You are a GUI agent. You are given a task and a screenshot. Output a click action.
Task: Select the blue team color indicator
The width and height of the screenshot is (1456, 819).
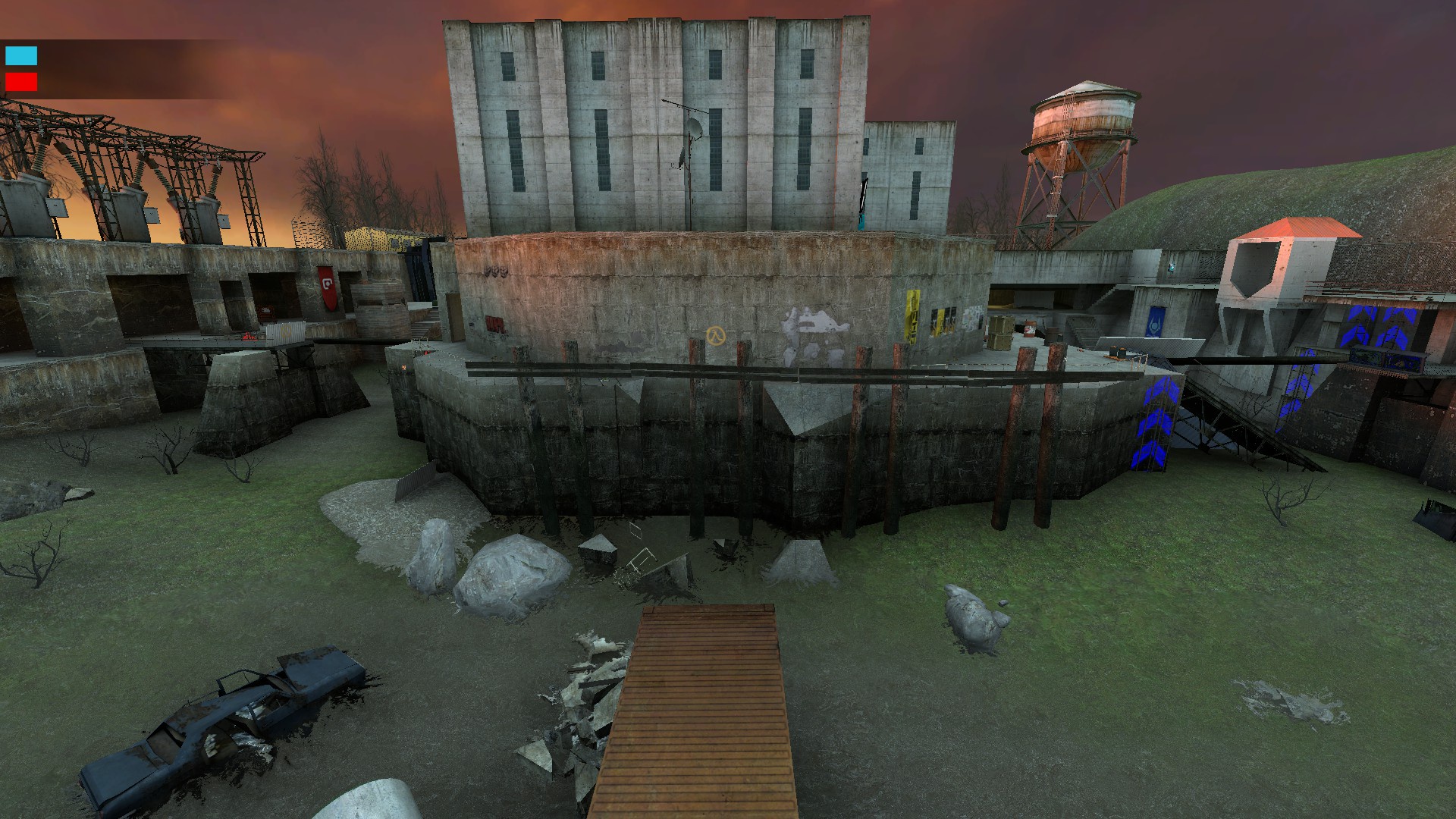point(21,55)
